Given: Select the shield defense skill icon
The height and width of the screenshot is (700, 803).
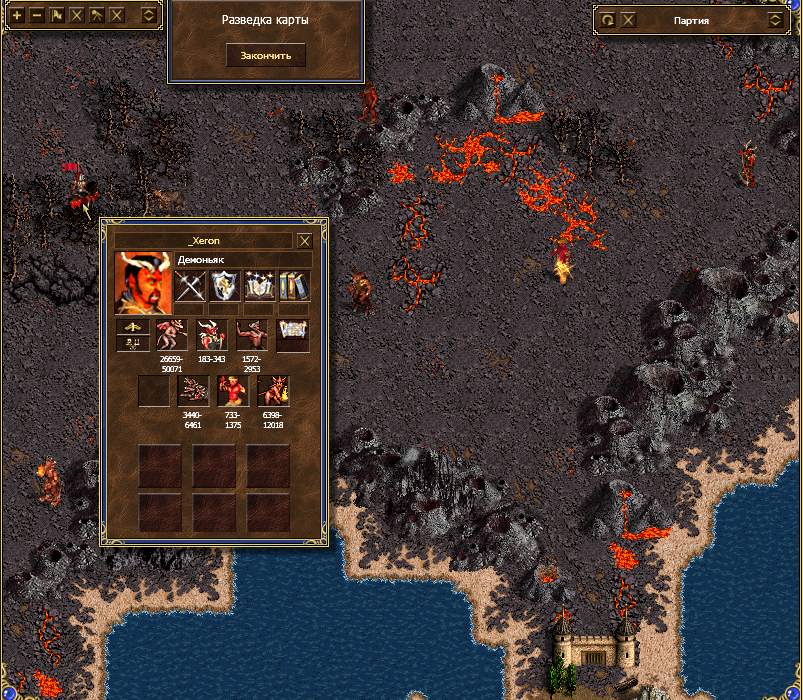Looking at the screenshot, I should click(226, 286).
